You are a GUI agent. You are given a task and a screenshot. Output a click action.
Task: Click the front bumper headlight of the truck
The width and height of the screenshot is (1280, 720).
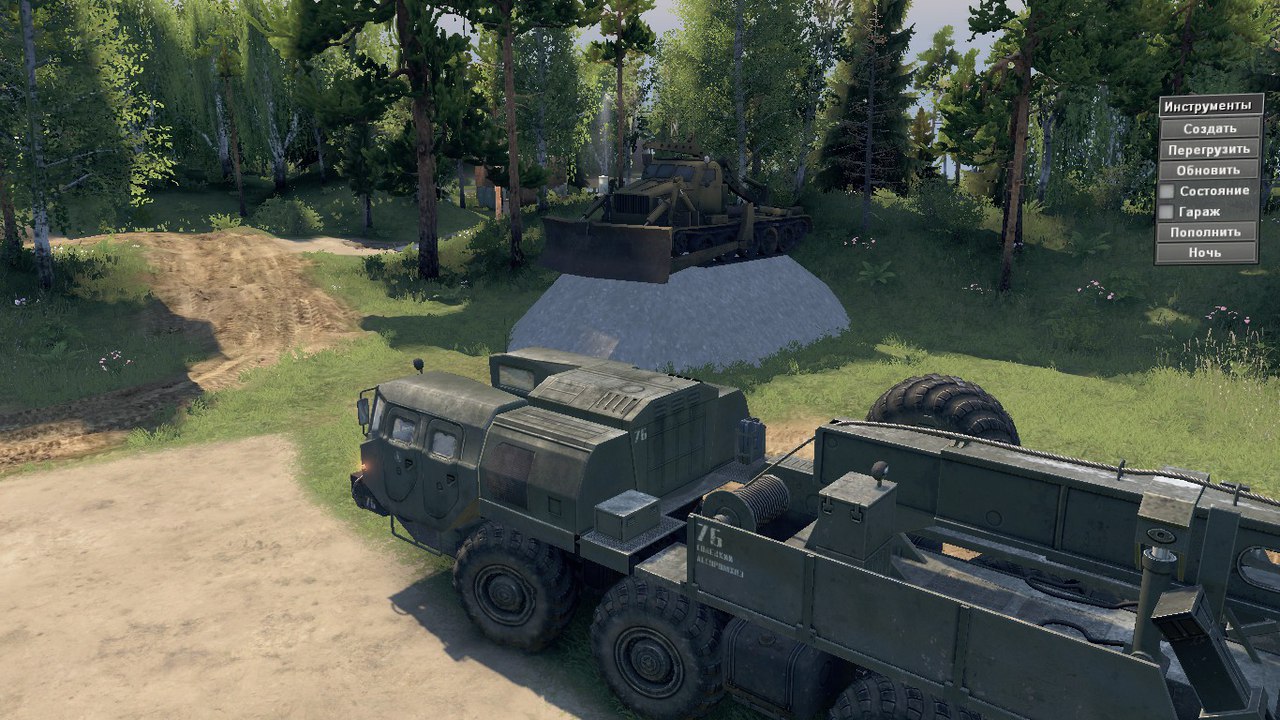[x=366, y=464]
